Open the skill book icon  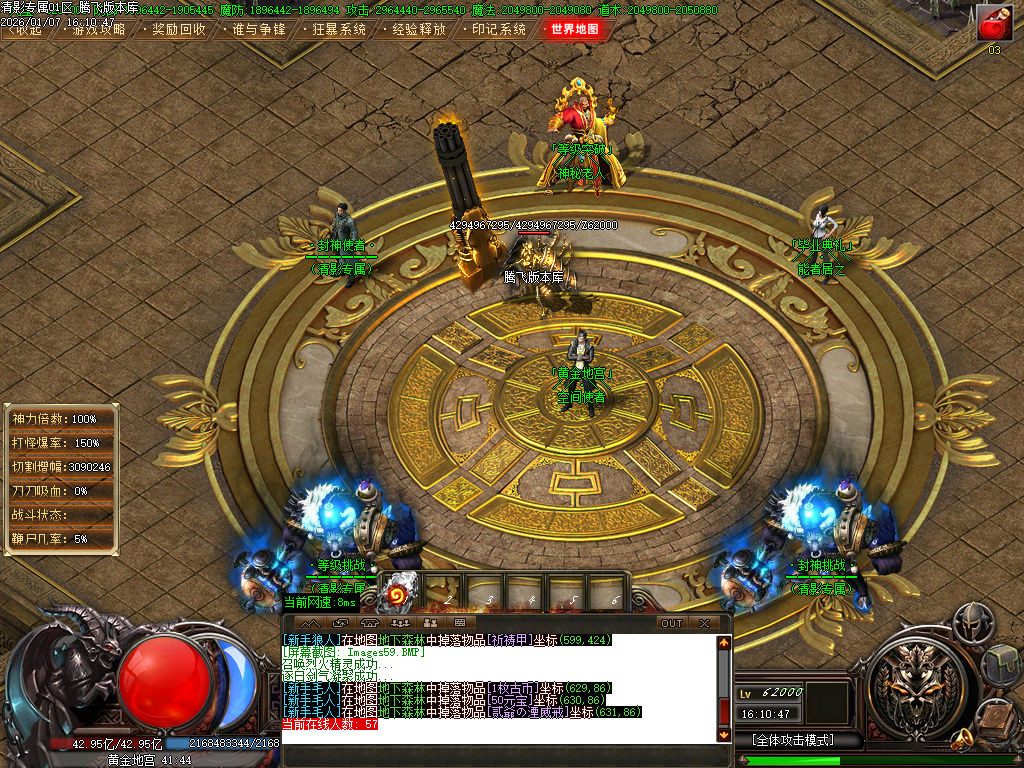998,716
